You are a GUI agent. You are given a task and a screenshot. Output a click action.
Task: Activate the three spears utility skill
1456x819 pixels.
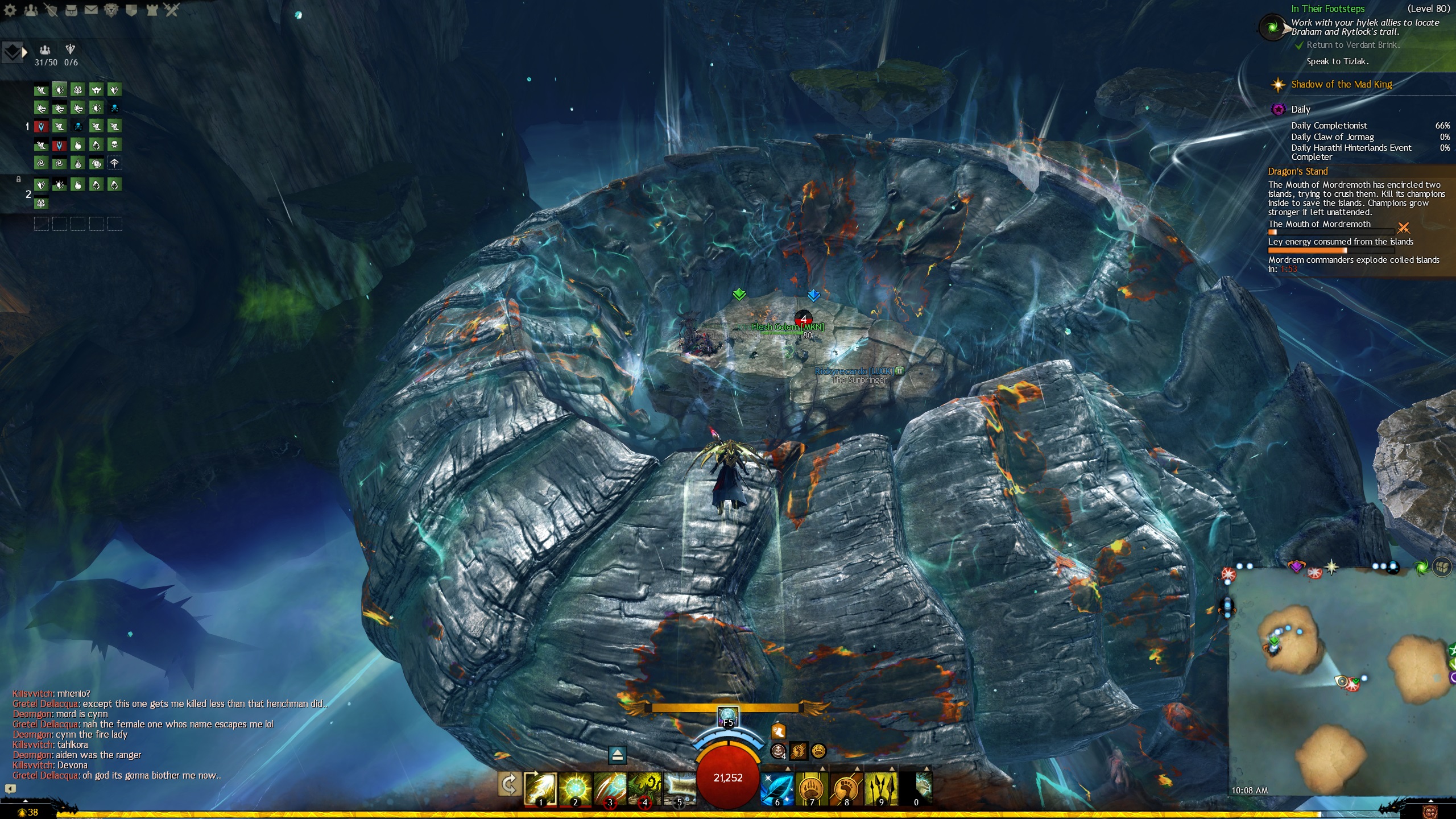tap(881, 788)
